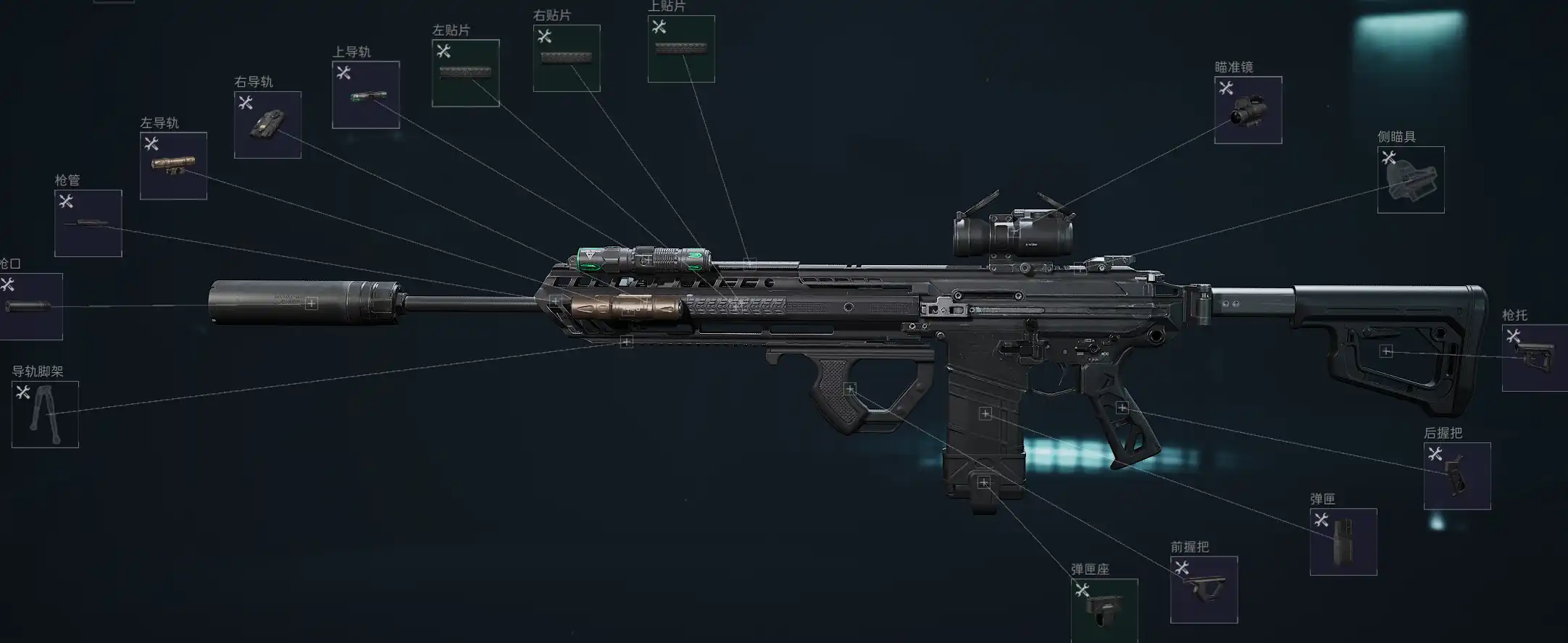Select the 导轨脚架 rail bipod slot
Screen dimensions: 1568x643
pyautogui.click(x=45, y=415)
